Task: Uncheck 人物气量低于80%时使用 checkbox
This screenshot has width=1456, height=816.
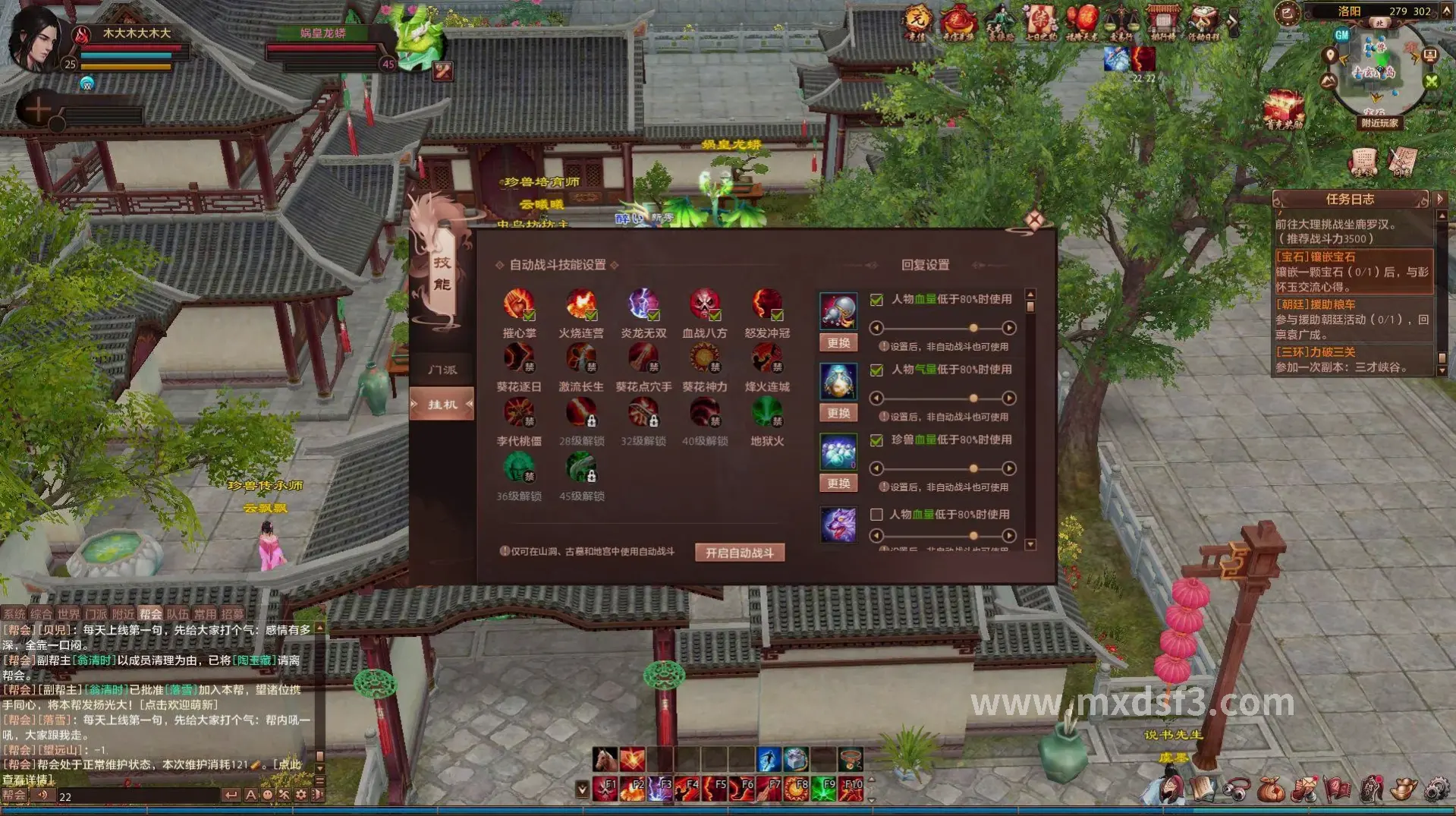Action: (x=876, y=370)
